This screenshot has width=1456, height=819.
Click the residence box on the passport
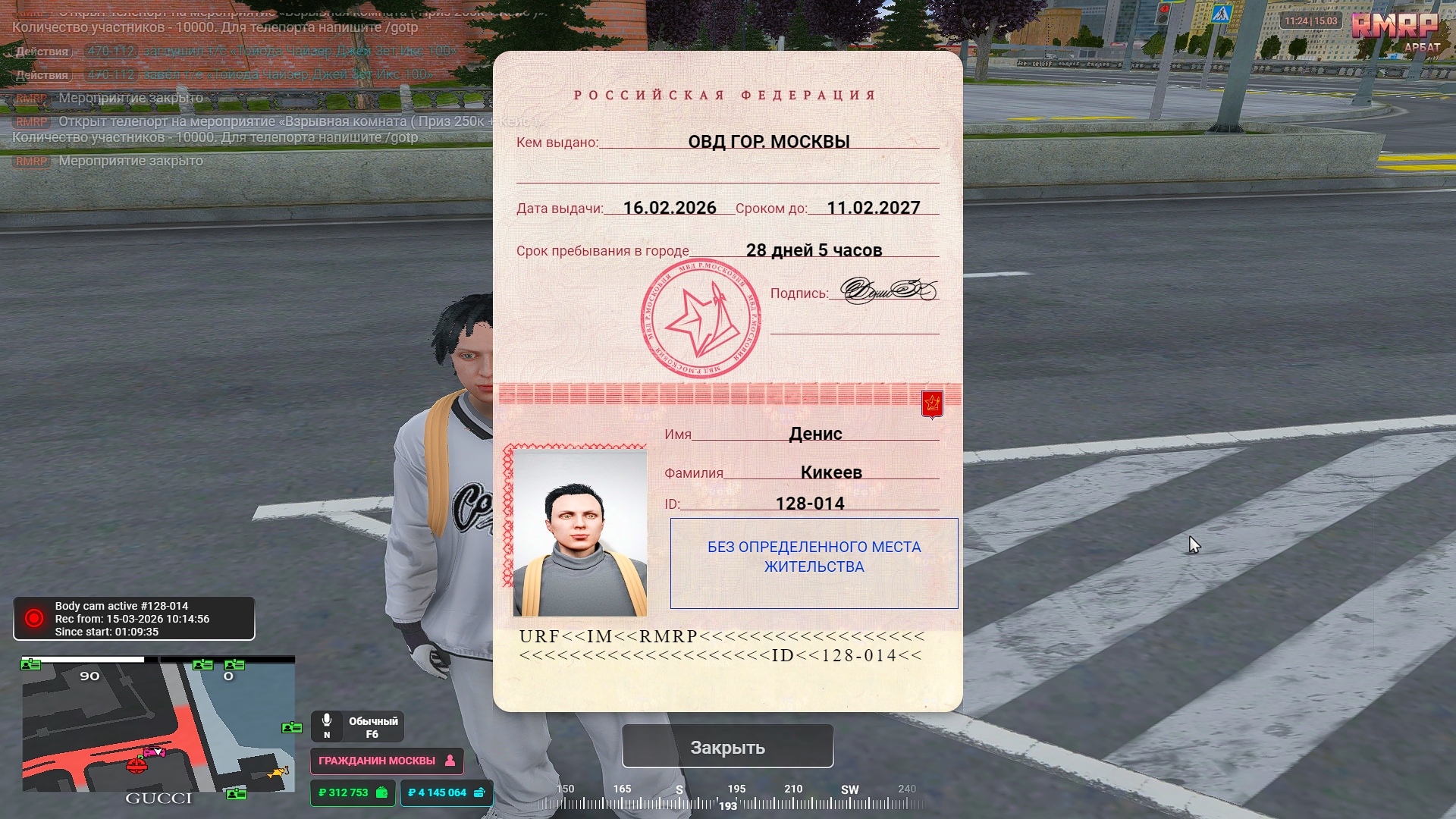[x=814, y=563]
